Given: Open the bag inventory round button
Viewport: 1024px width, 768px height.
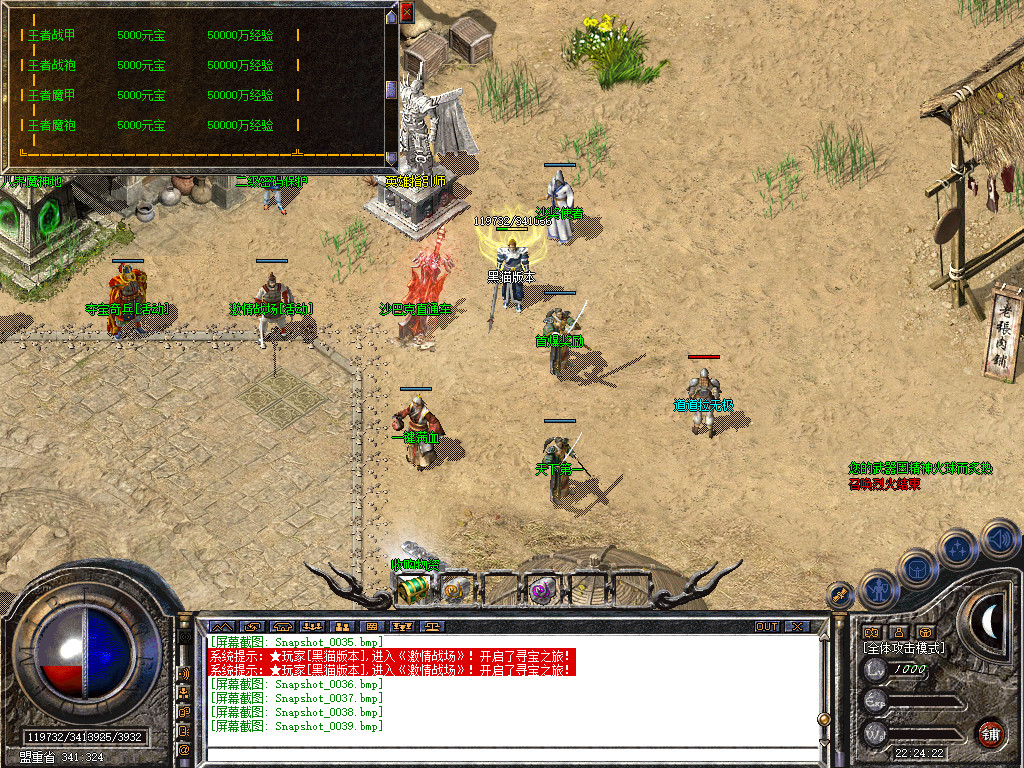Looking at the screenshot, I should (x=917, y=568).
